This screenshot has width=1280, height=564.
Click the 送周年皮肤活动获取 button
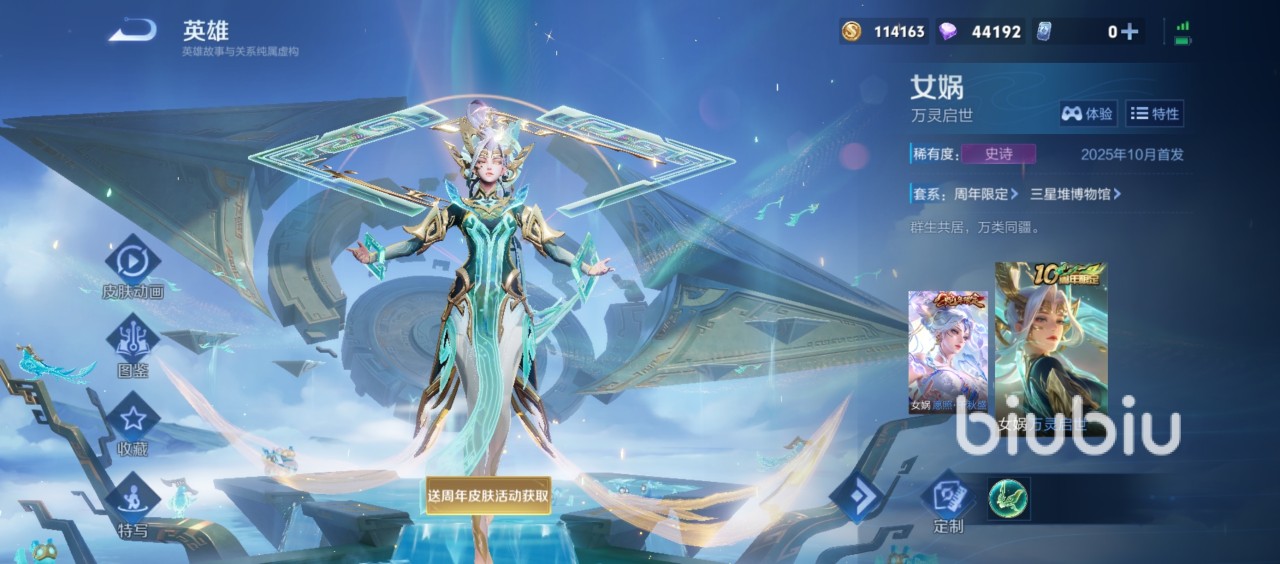488,495
